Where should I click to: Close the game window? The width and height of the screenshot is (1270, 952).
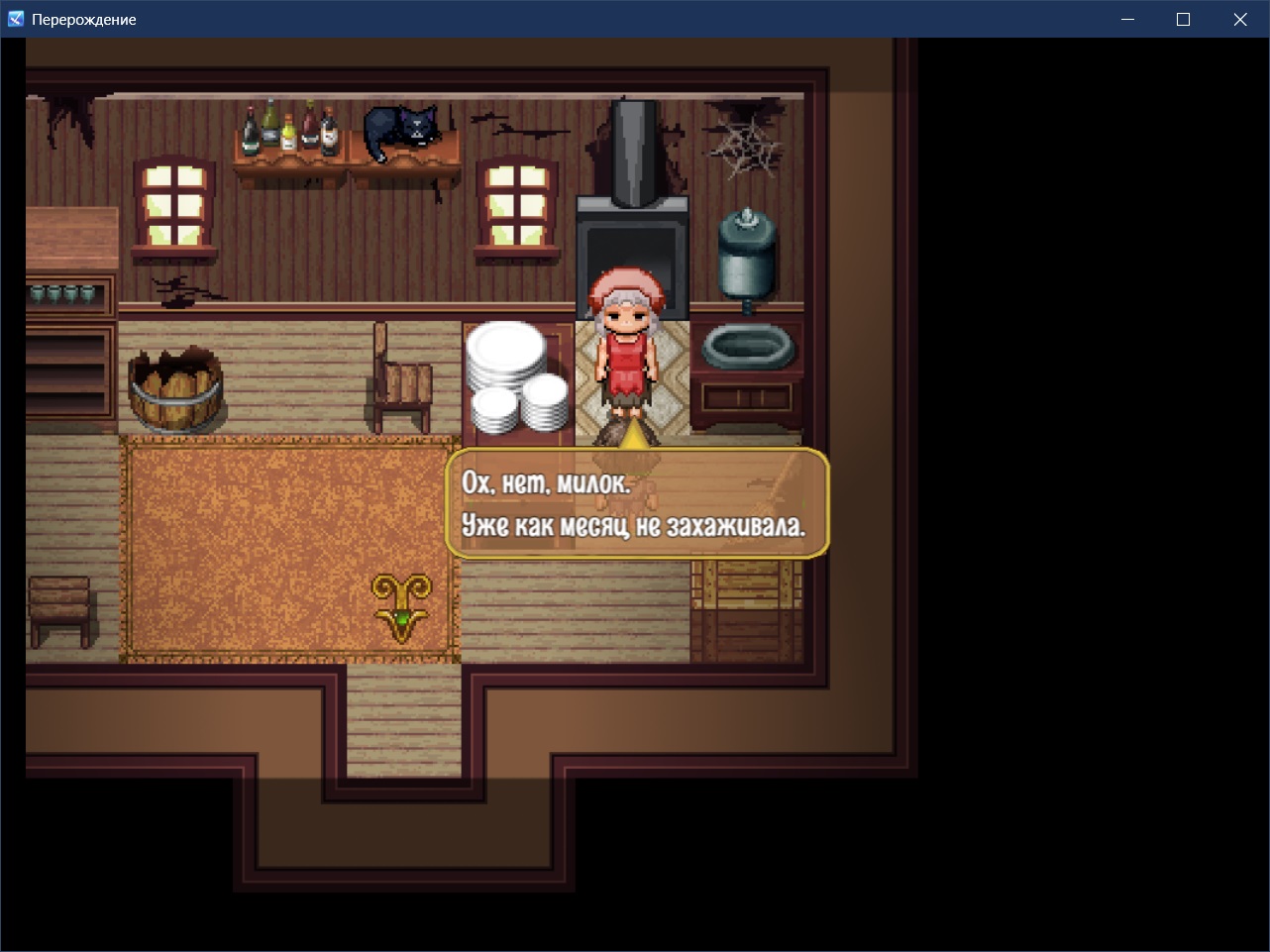pyautogui.click(x=1239, y=20)
